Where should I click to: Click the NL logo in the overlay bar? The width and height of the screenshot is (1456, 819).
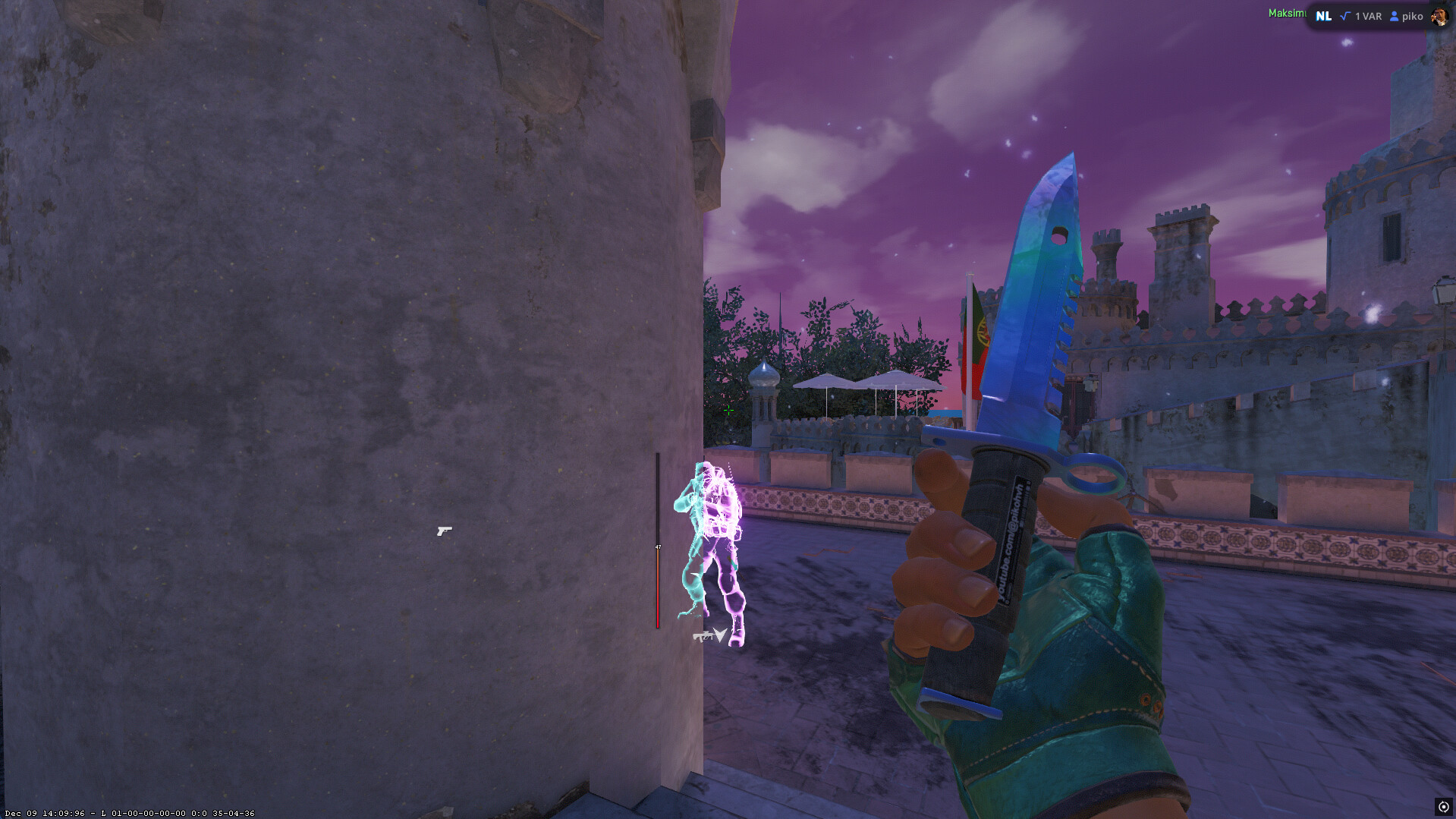(x=1323, y=16)
